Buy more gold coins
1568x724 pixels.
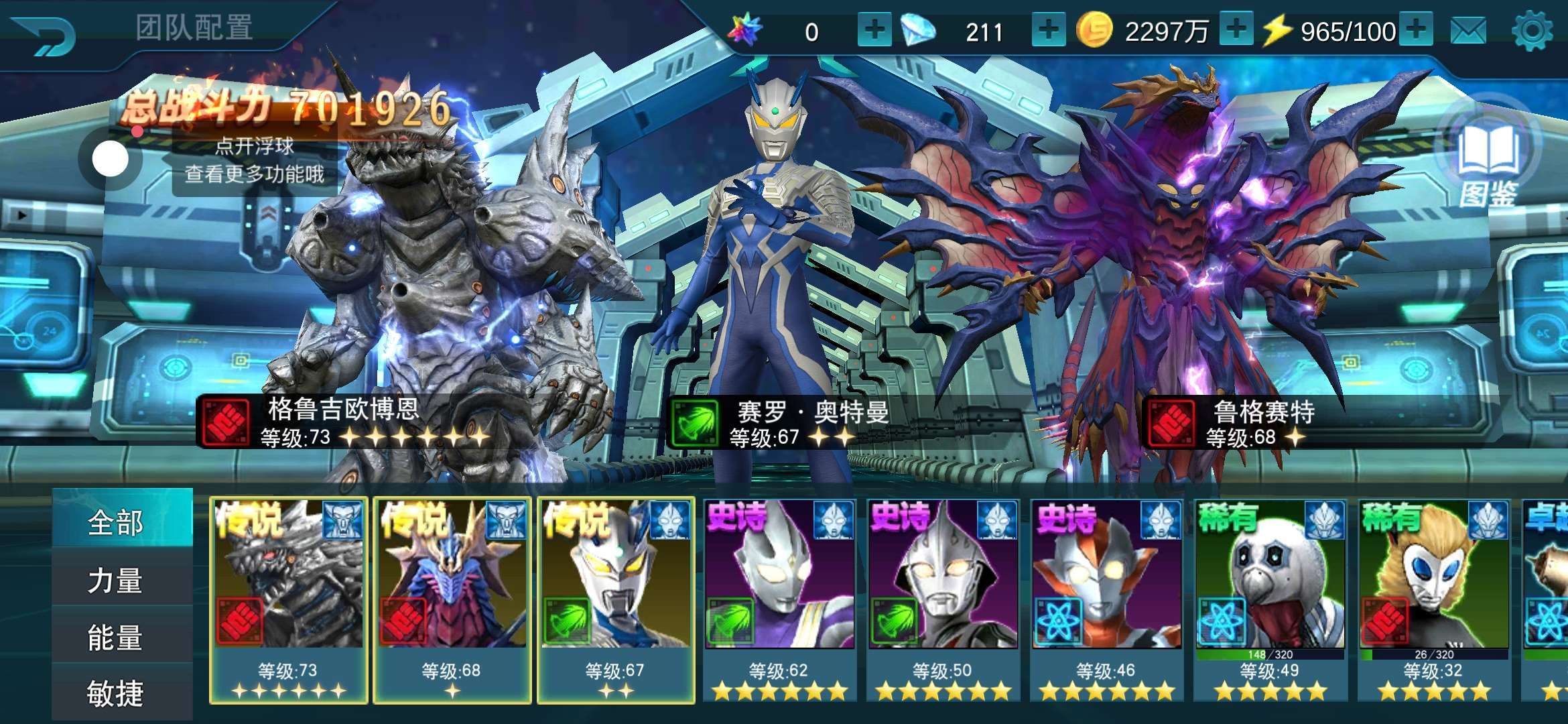(1236, 30)
